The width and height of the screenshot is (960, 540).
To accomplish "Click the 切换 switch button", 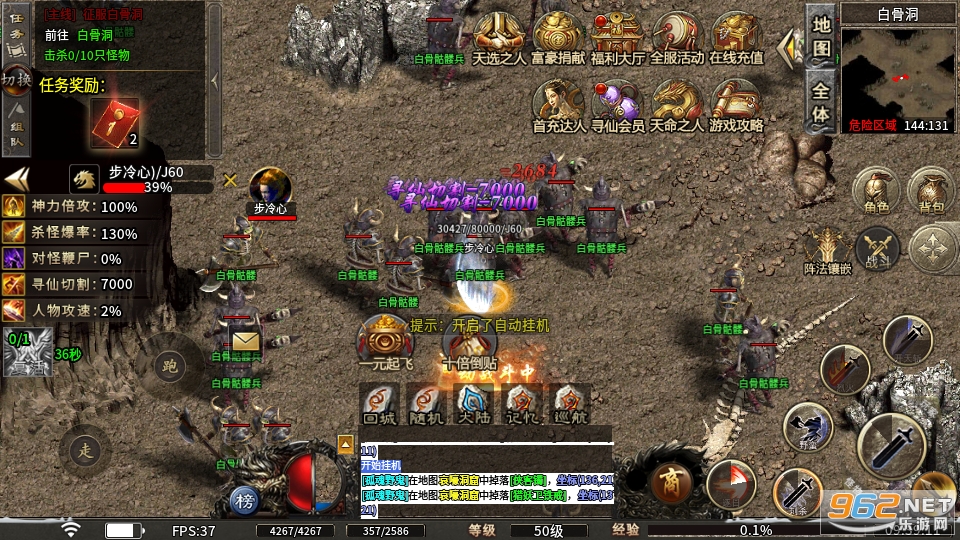I will (x=16, y=78).
